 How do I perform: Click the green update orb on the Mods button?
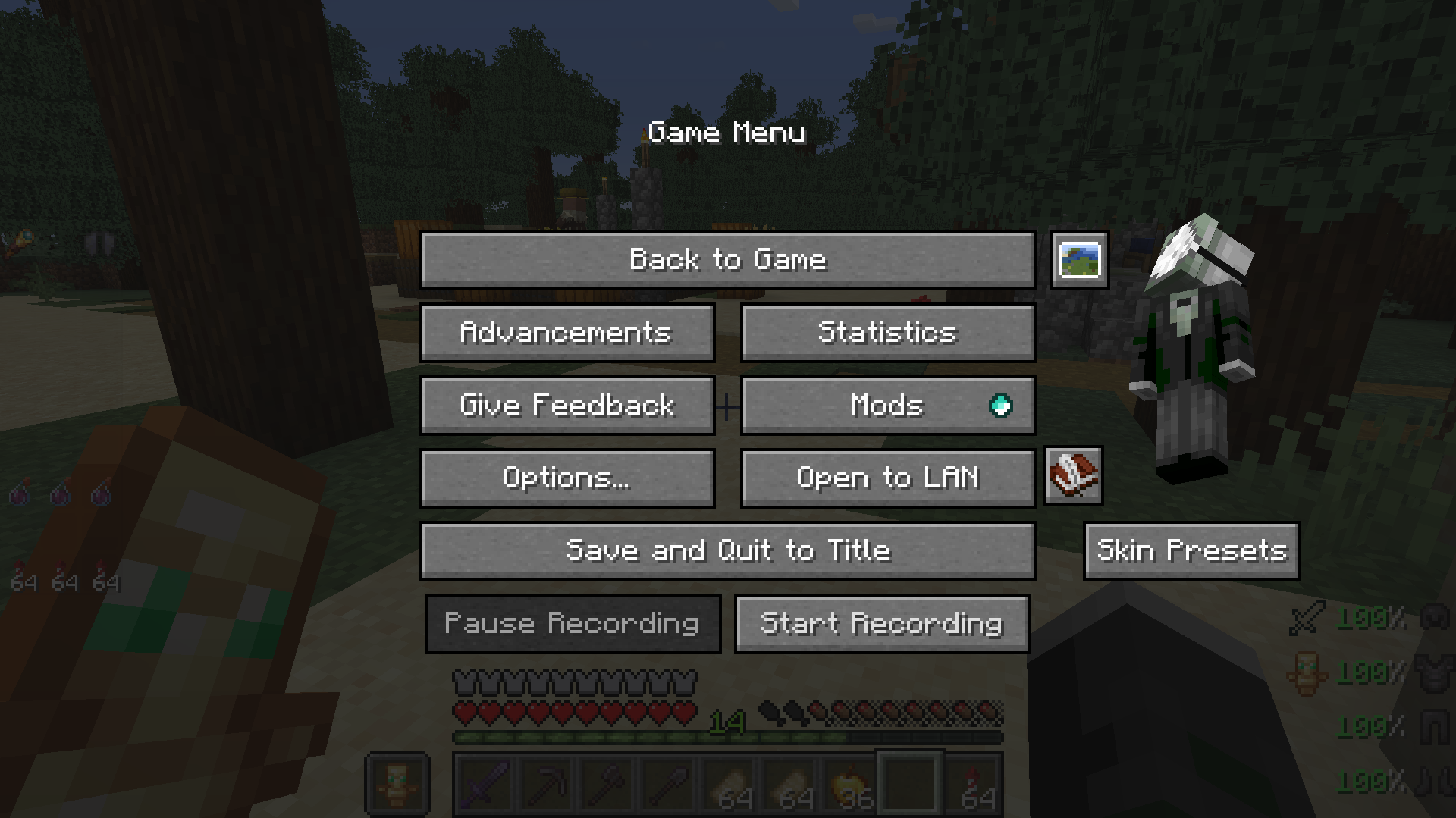(1003, 406)
